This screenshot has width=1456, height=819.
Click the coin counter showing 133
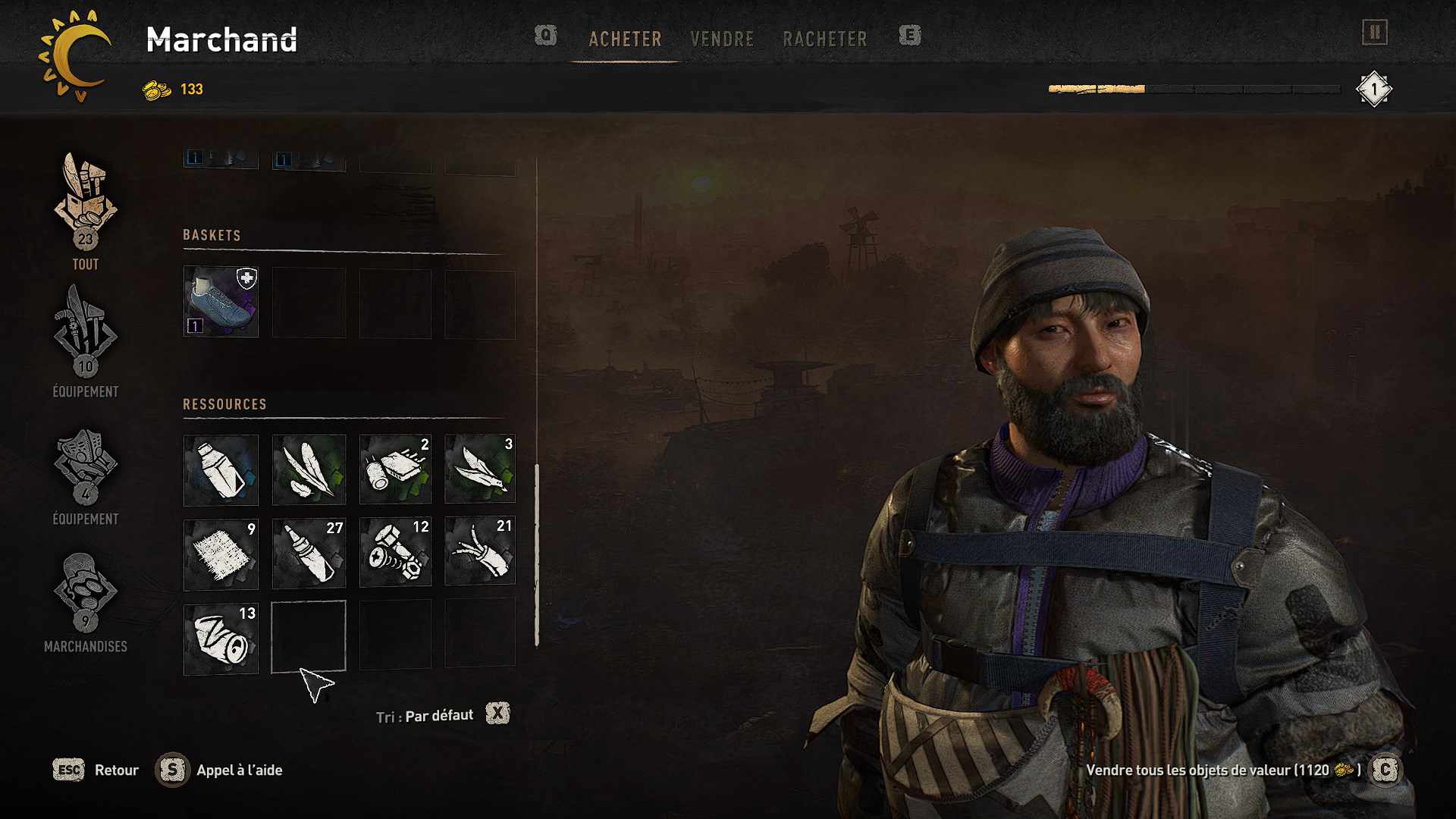(x=173, y=89)
